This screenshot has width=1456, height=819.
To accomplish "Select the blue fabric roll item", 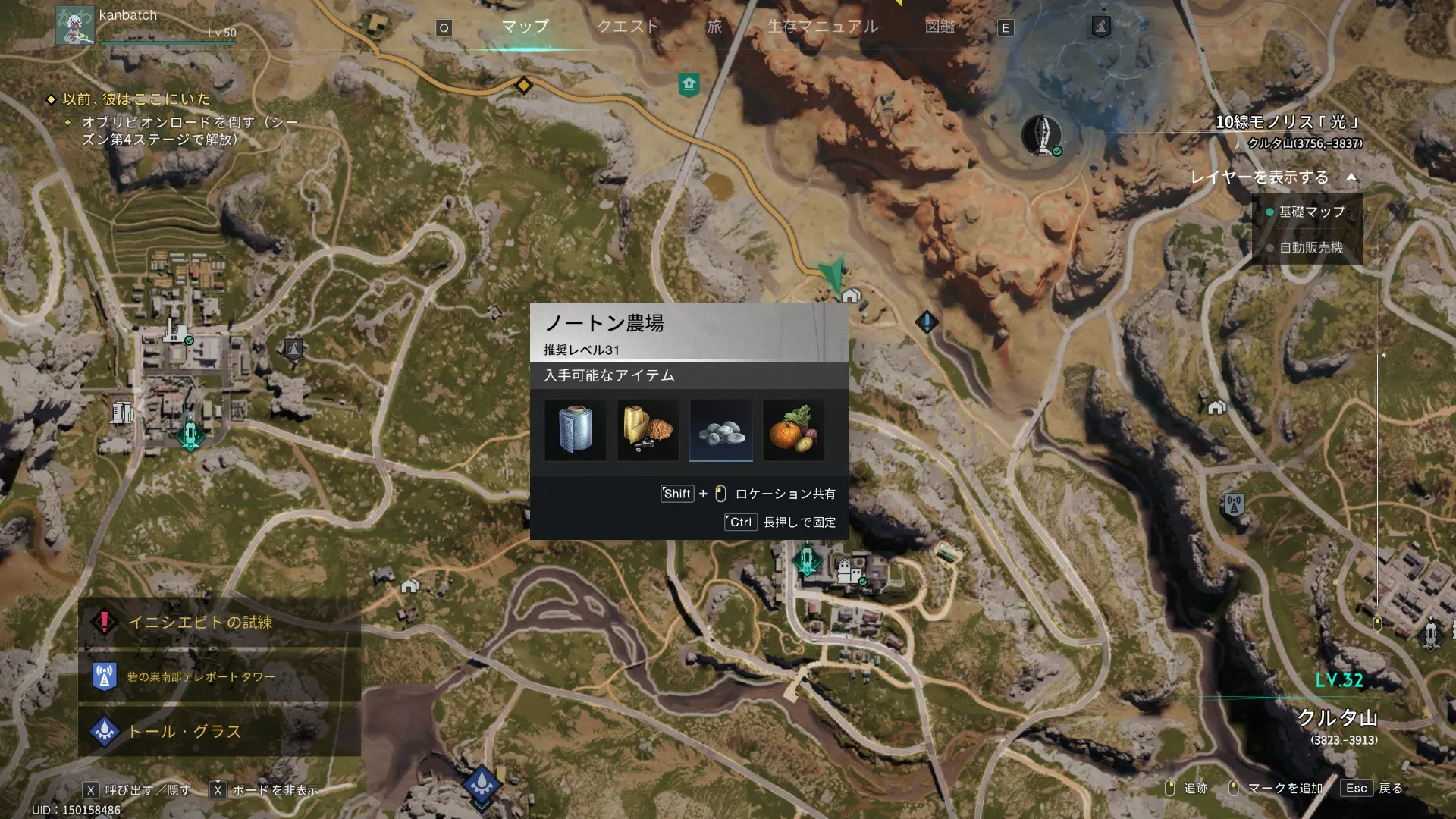I will [575, 430].
